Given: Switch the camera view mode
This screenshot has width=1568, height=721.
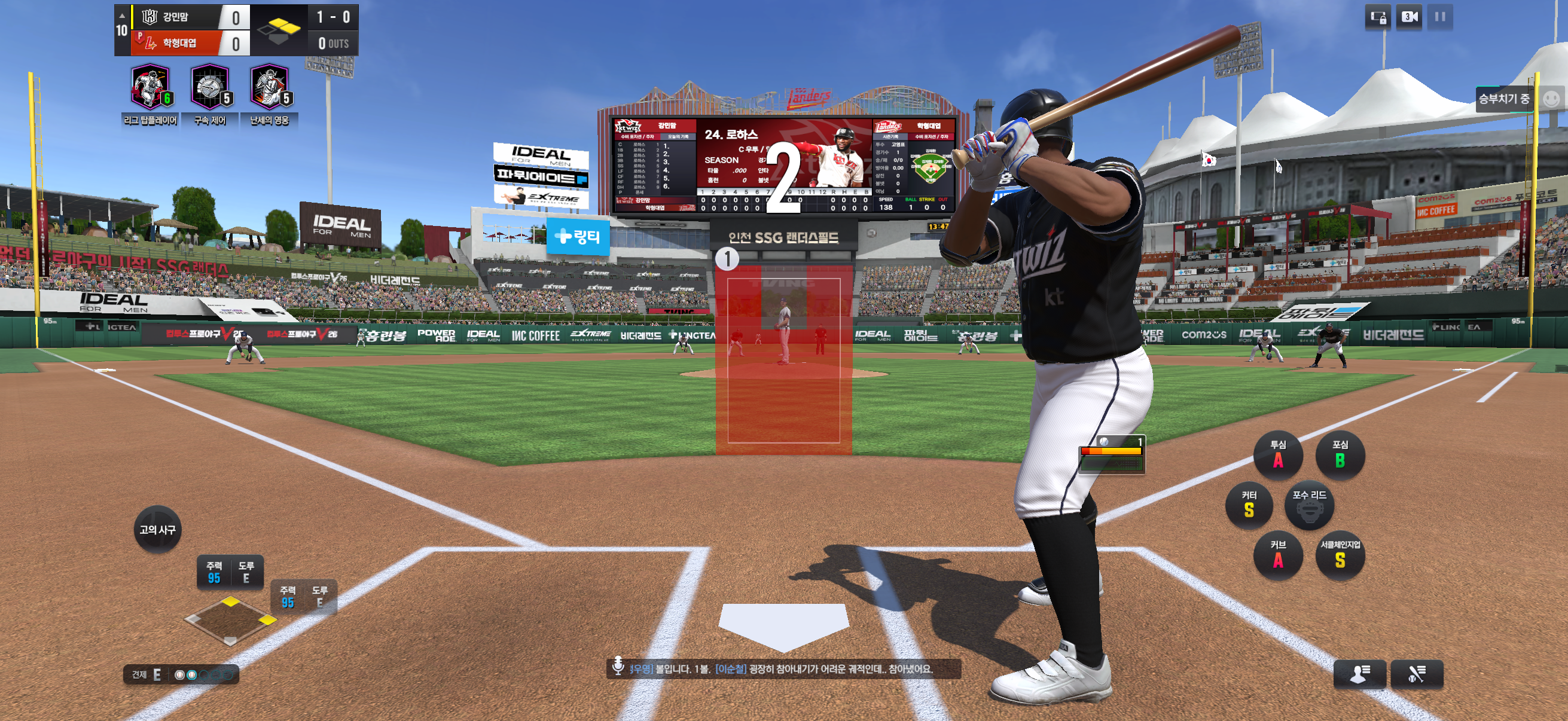Looking at the screenshot, I should click(1409, 17).
